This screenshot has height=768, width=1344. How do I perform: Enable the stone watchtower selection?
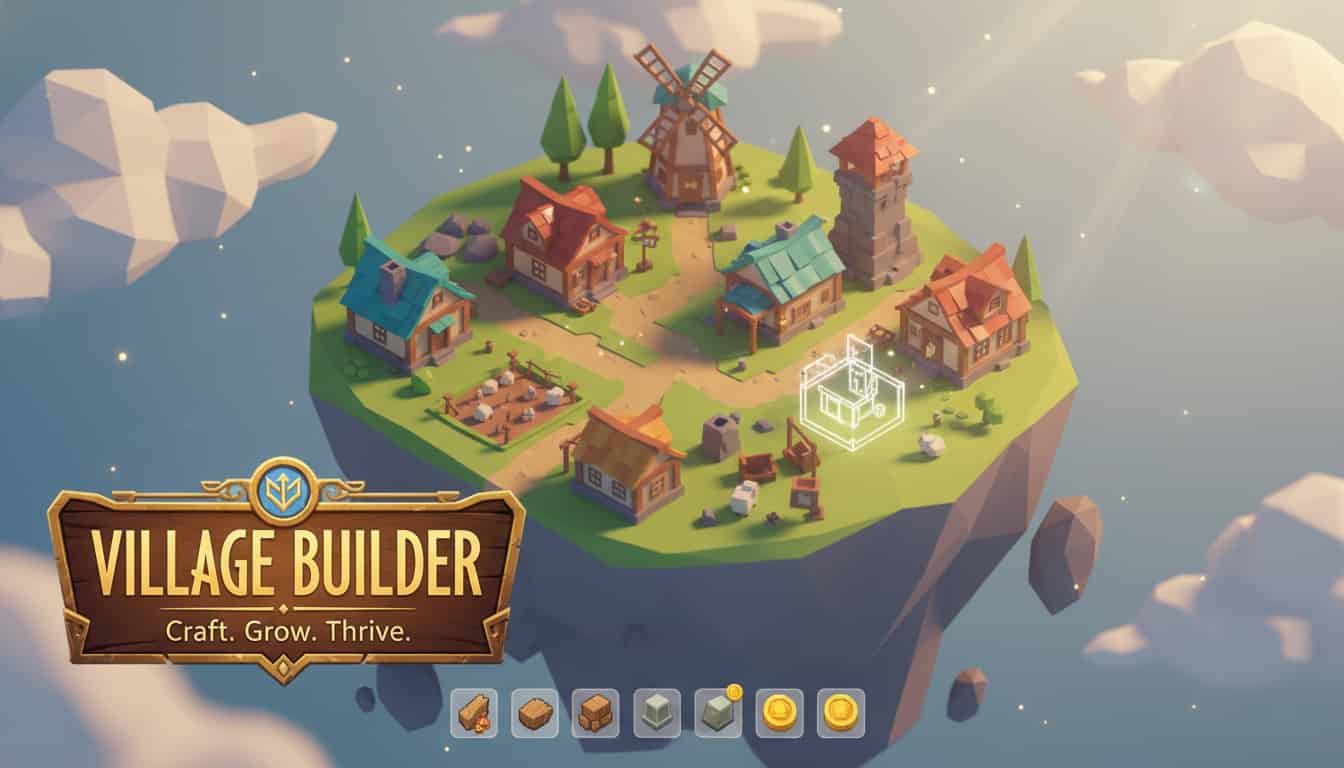[x=875, y=215]
